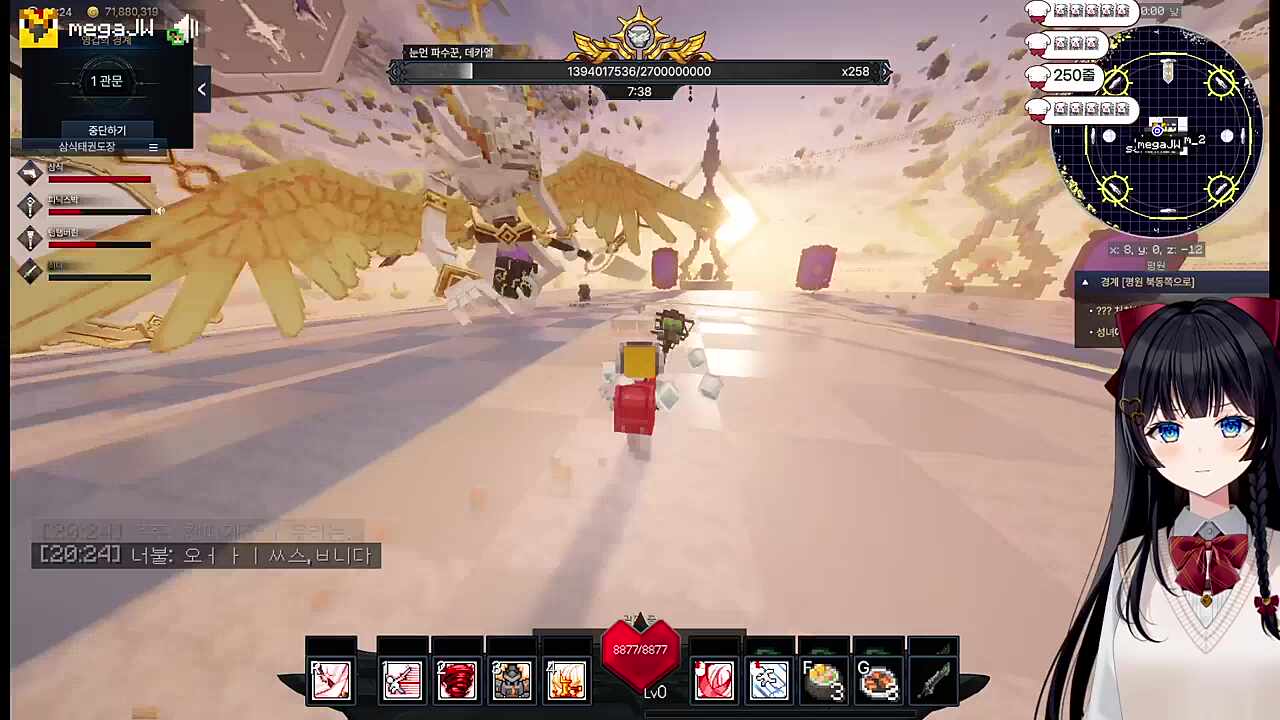Activate the fire skill in slot 4
The width and height of the screenshot is (1280, 720).
coord(565,680)
